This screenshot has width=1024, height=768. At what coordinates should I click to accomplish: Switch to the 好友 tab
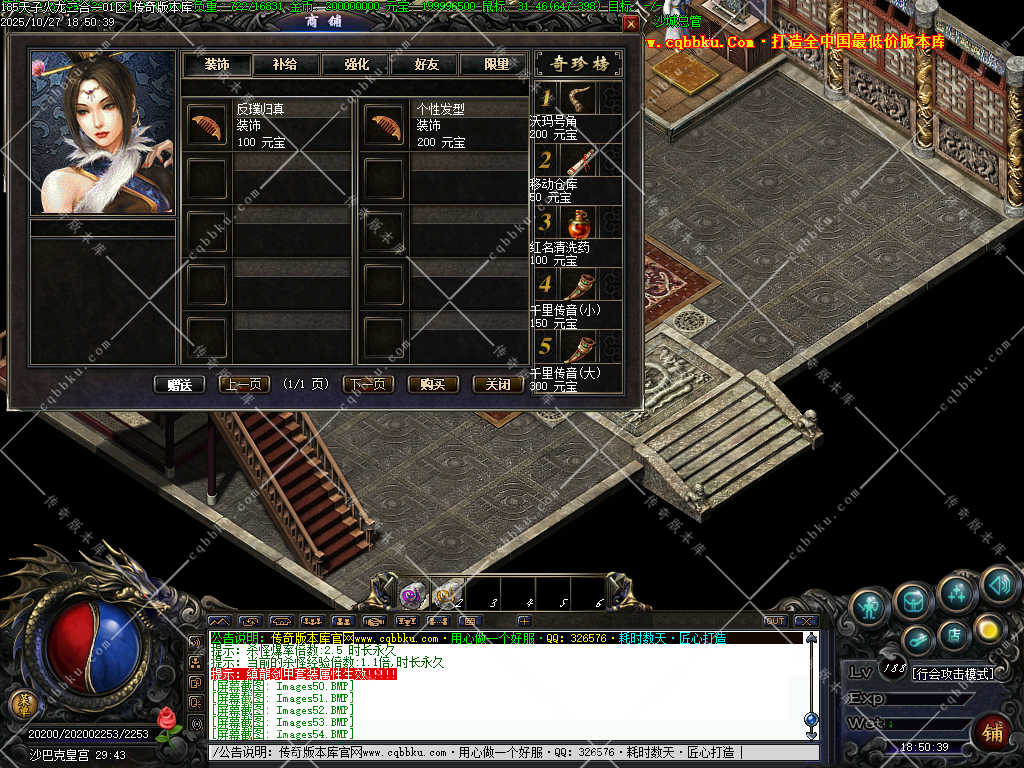[428, 64]
